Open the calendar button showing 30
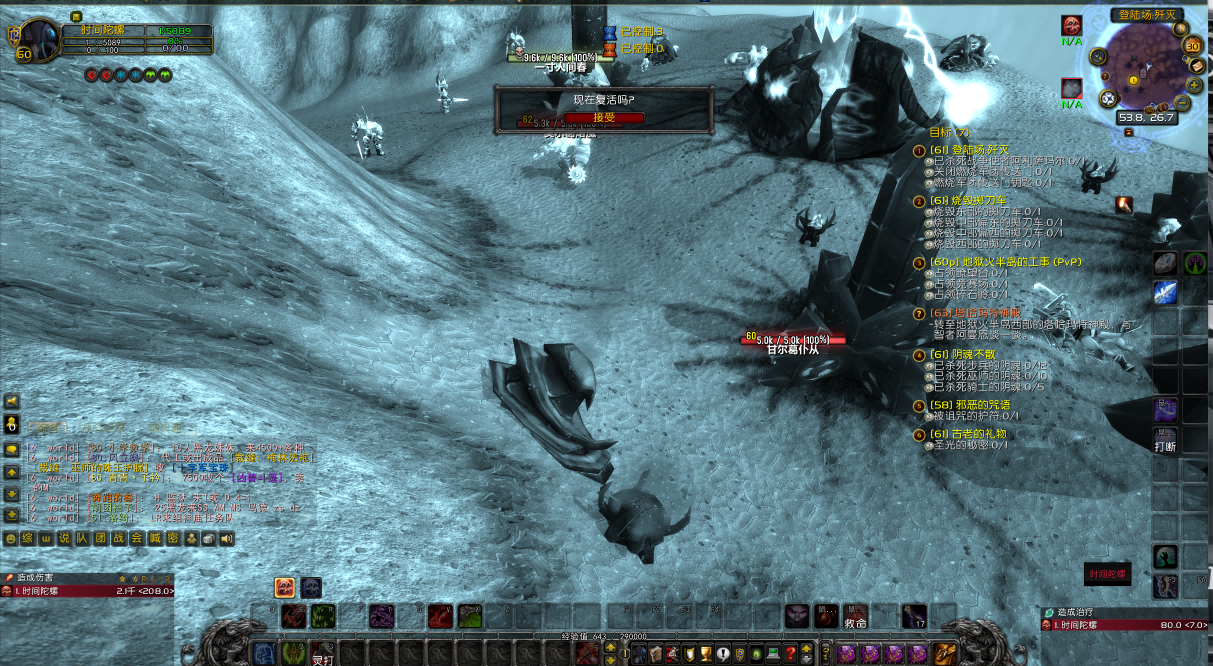This screenshot has height=666, width=1213. pyautogui.click(x=1192, y=46)
